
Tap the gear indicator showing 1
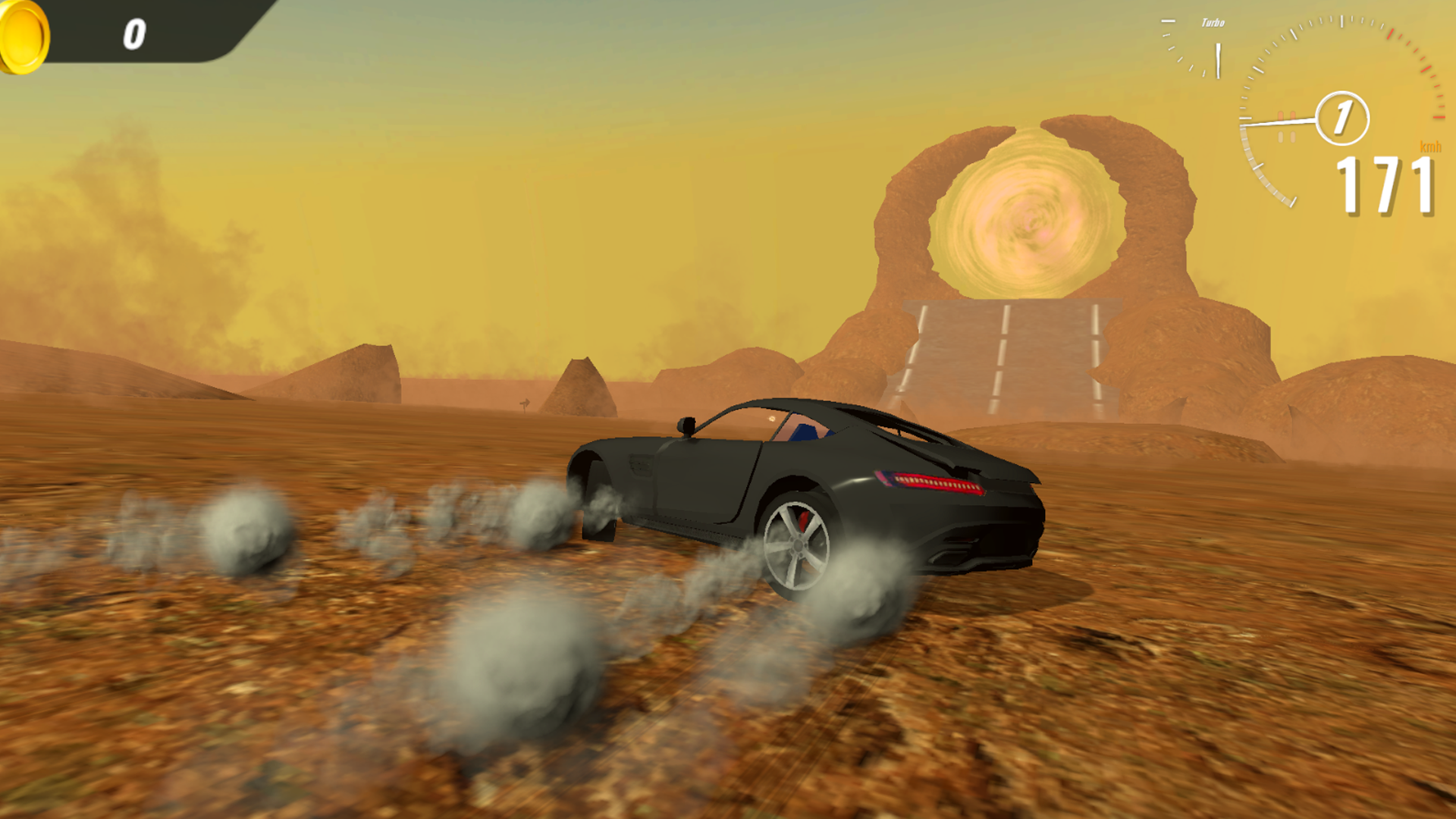[1342, 119]
